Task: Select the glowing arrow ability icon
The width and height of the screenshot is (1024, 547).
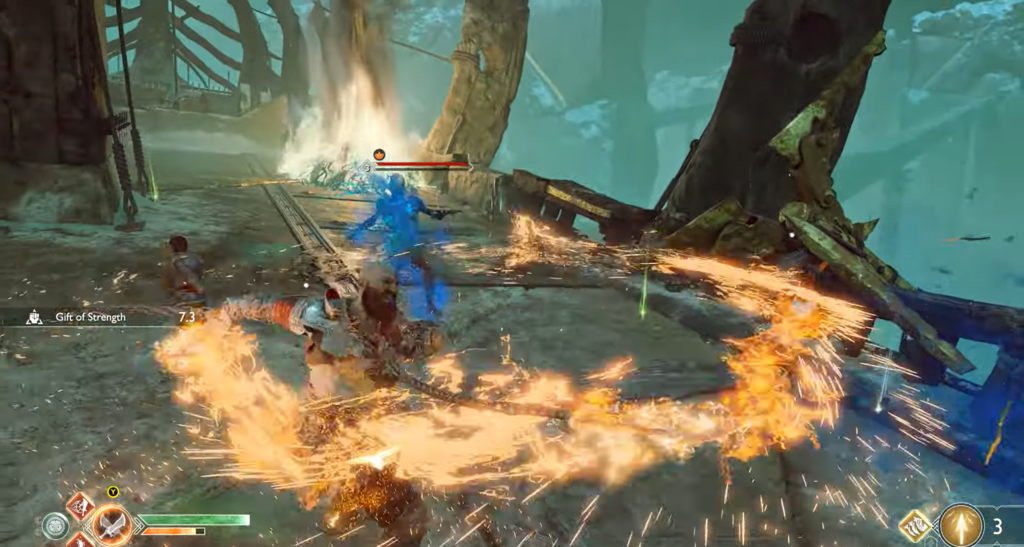Action: 960,525
